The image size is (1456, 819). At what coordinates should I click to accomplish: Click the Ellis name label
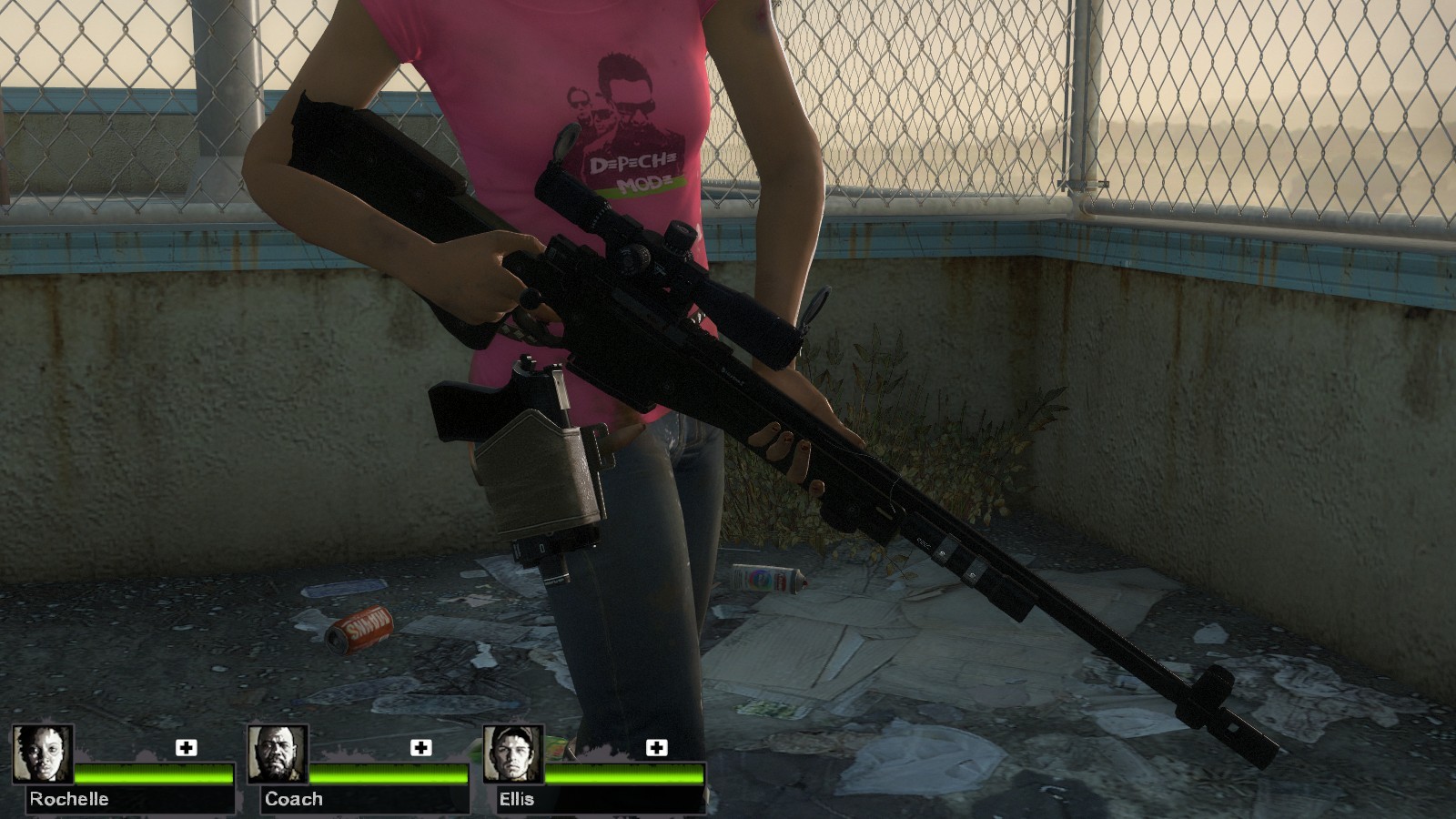tap(519, 800)
